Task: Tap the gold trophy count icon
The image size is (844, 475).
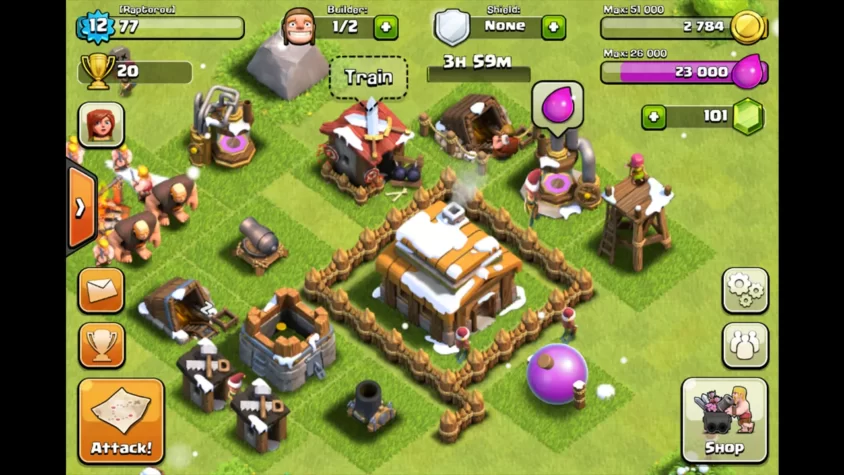Action: coord(98,71)
